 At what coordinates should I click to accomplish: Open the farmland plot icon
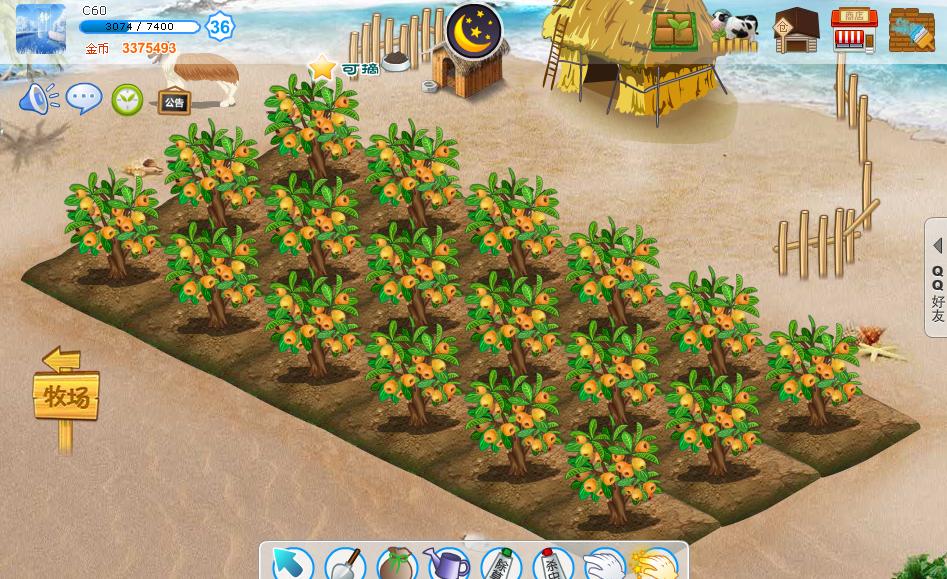676,30
